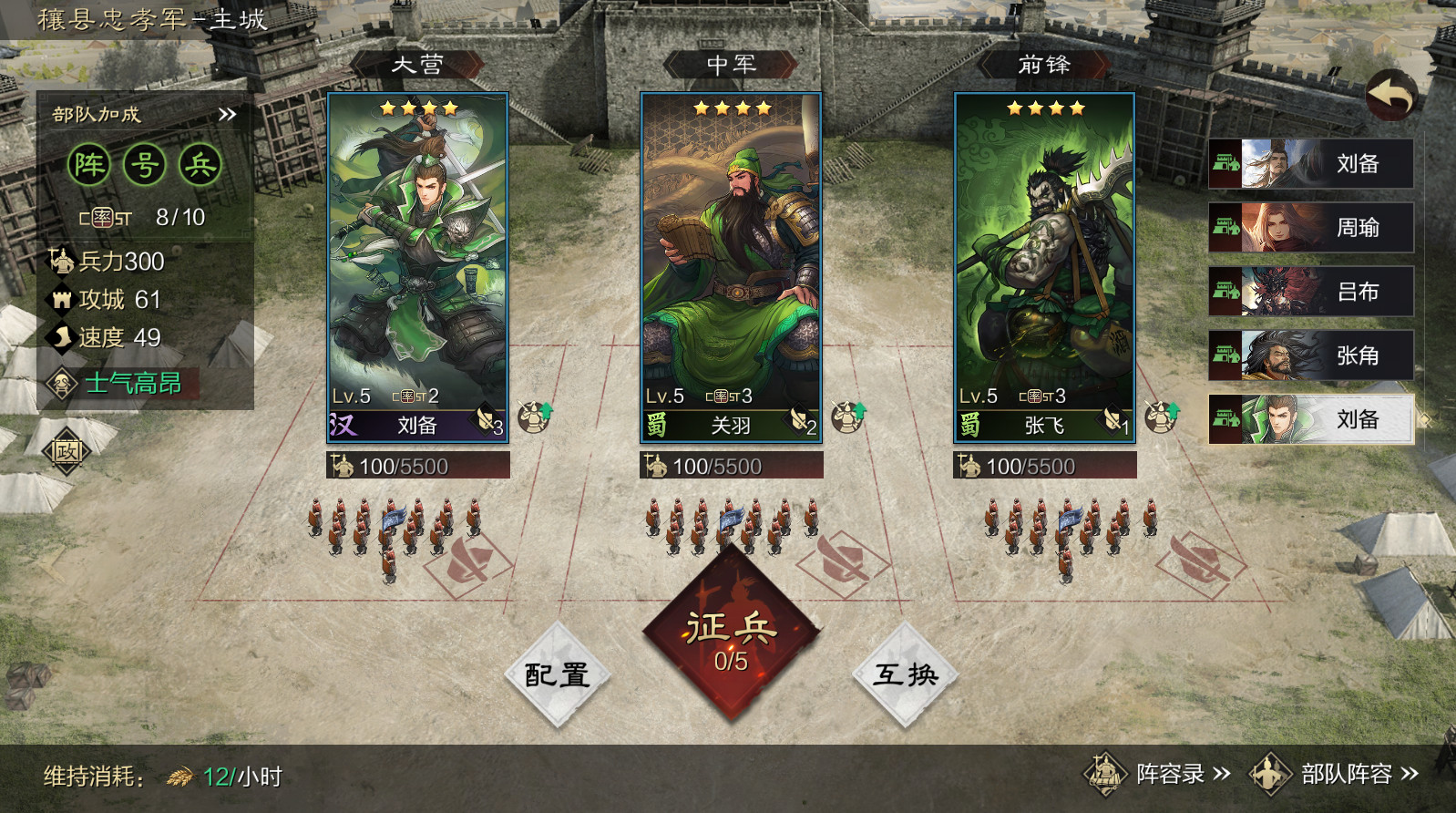
Task: Click the 号 title bonus icon
Action: [145, 165]
